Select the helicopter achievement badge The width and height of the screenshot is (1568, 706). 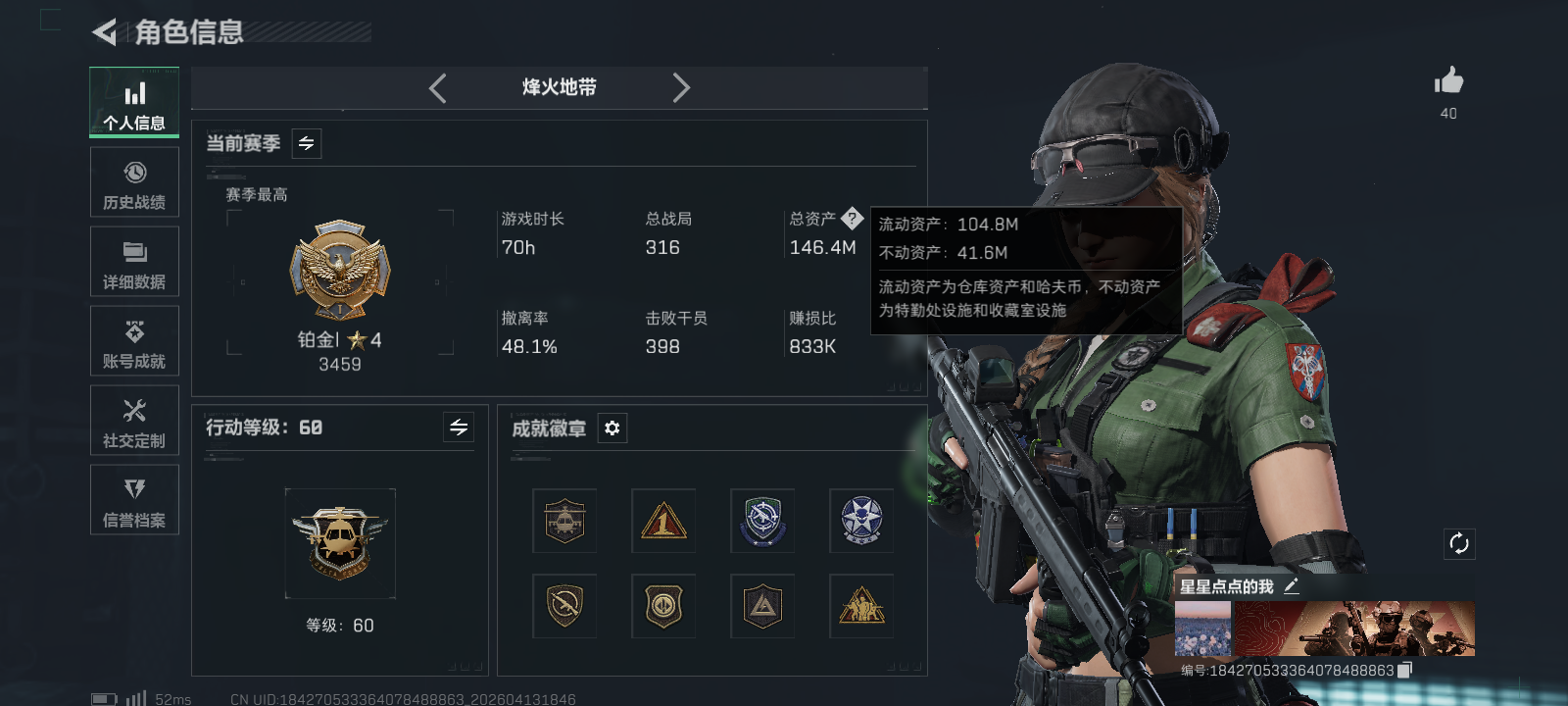coord(564,521)
